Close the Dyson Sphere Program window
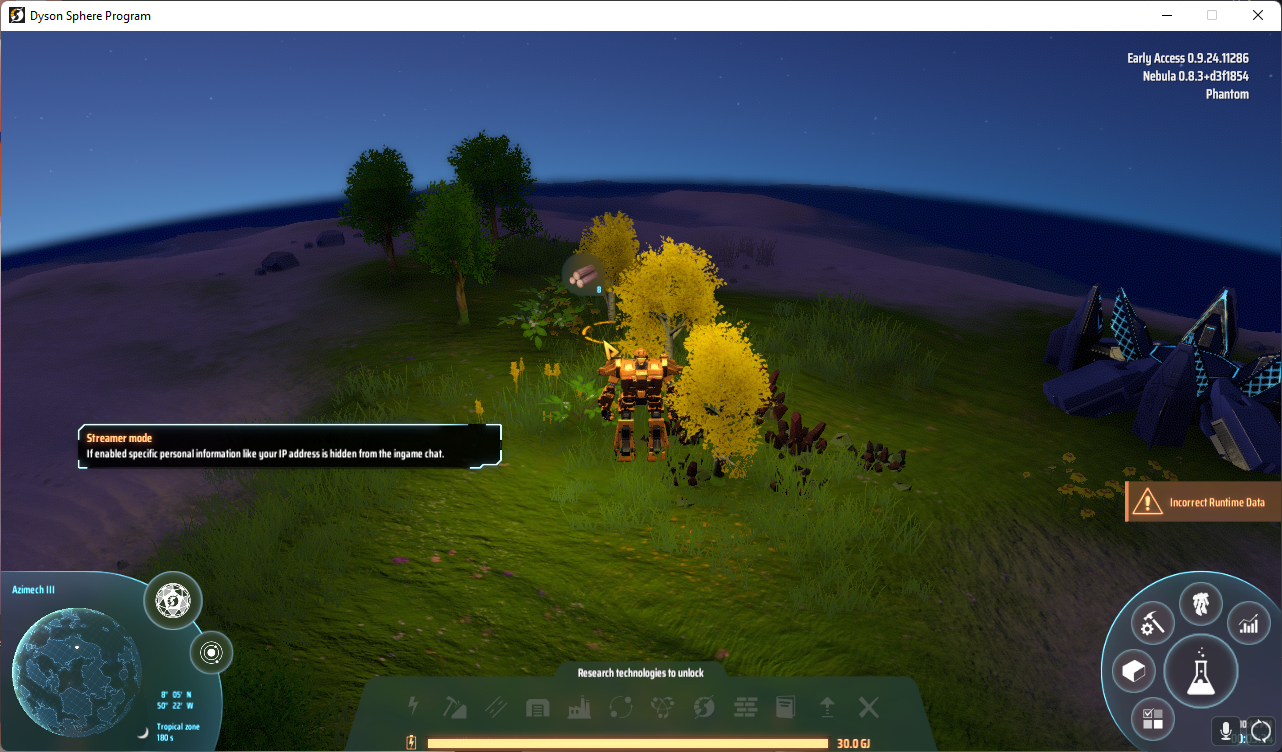 (x=1258, y=15)
